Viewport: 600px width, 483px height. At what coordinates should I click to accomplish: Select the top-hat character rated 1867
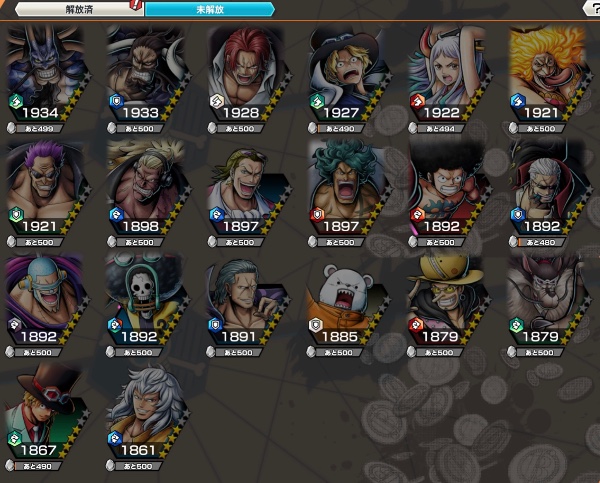44,410
